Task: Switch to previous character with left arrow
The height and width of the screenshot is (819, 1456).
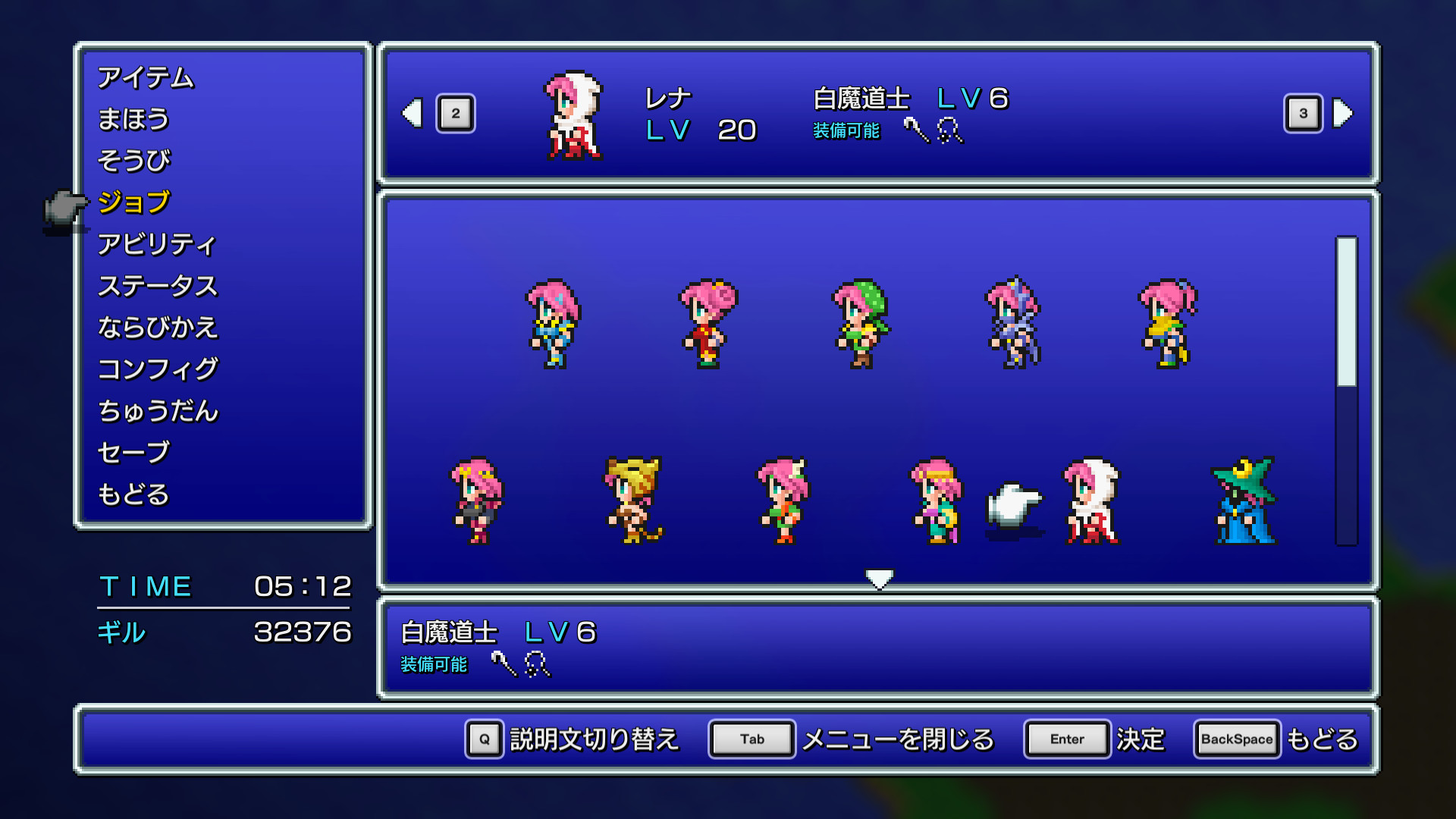Action: tap(412, 114)
